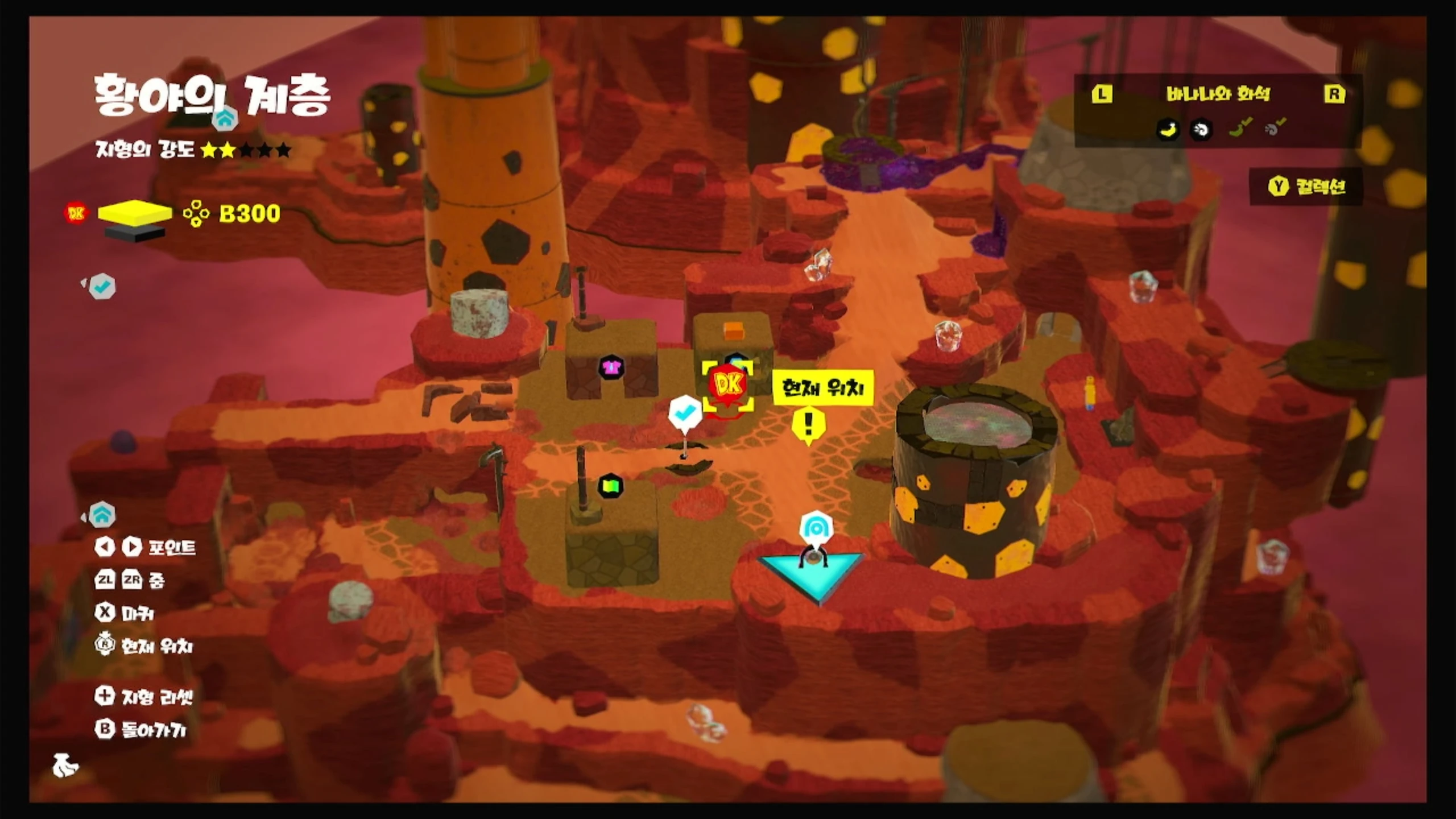The height and width of the screenshot is (819, 1456).
Task: Click the yellow exclamation mark marker
Action: (x=808, y=424)
